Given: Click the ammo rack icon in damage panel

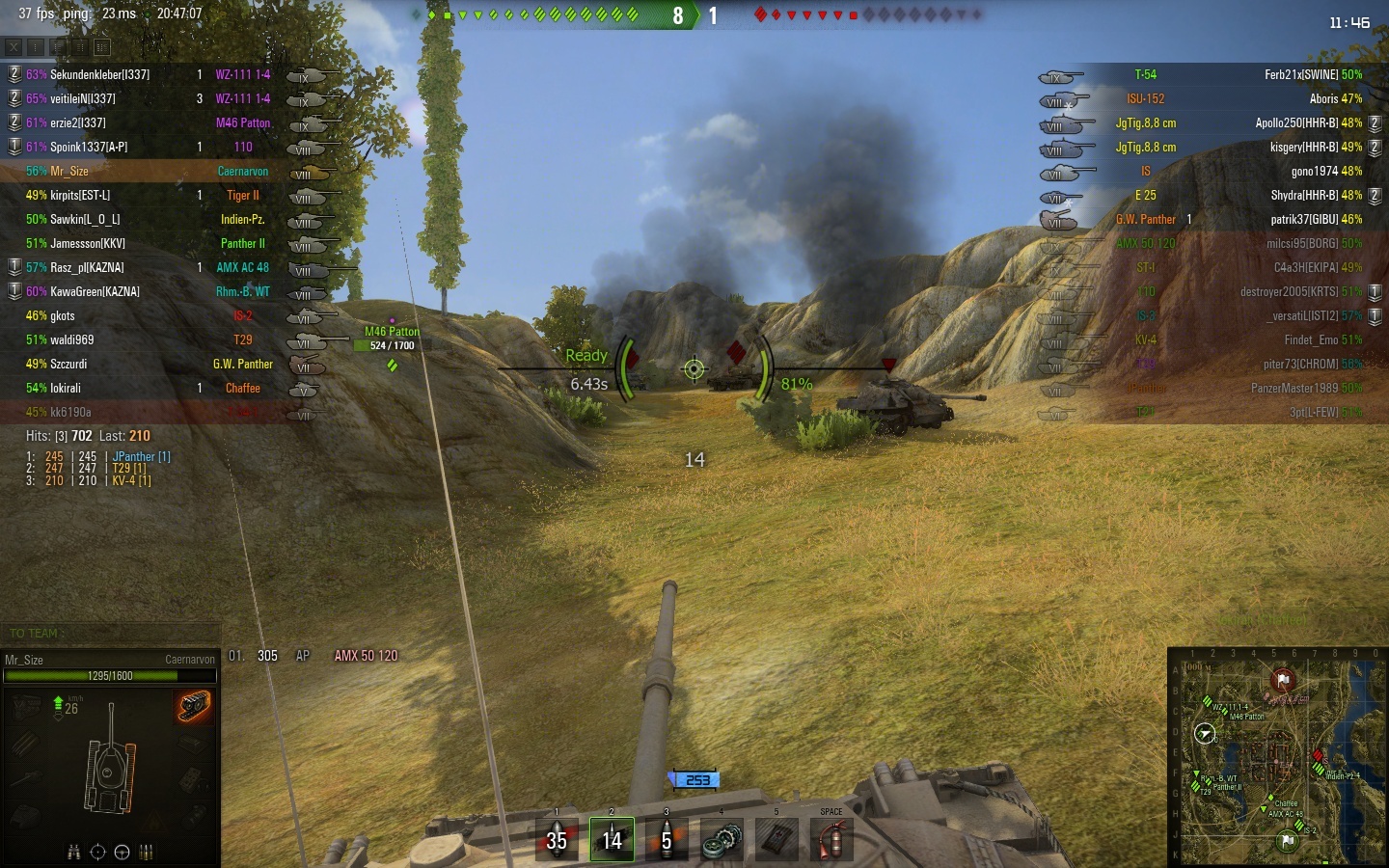Looking at the screenshot, I should click(147, 852).
